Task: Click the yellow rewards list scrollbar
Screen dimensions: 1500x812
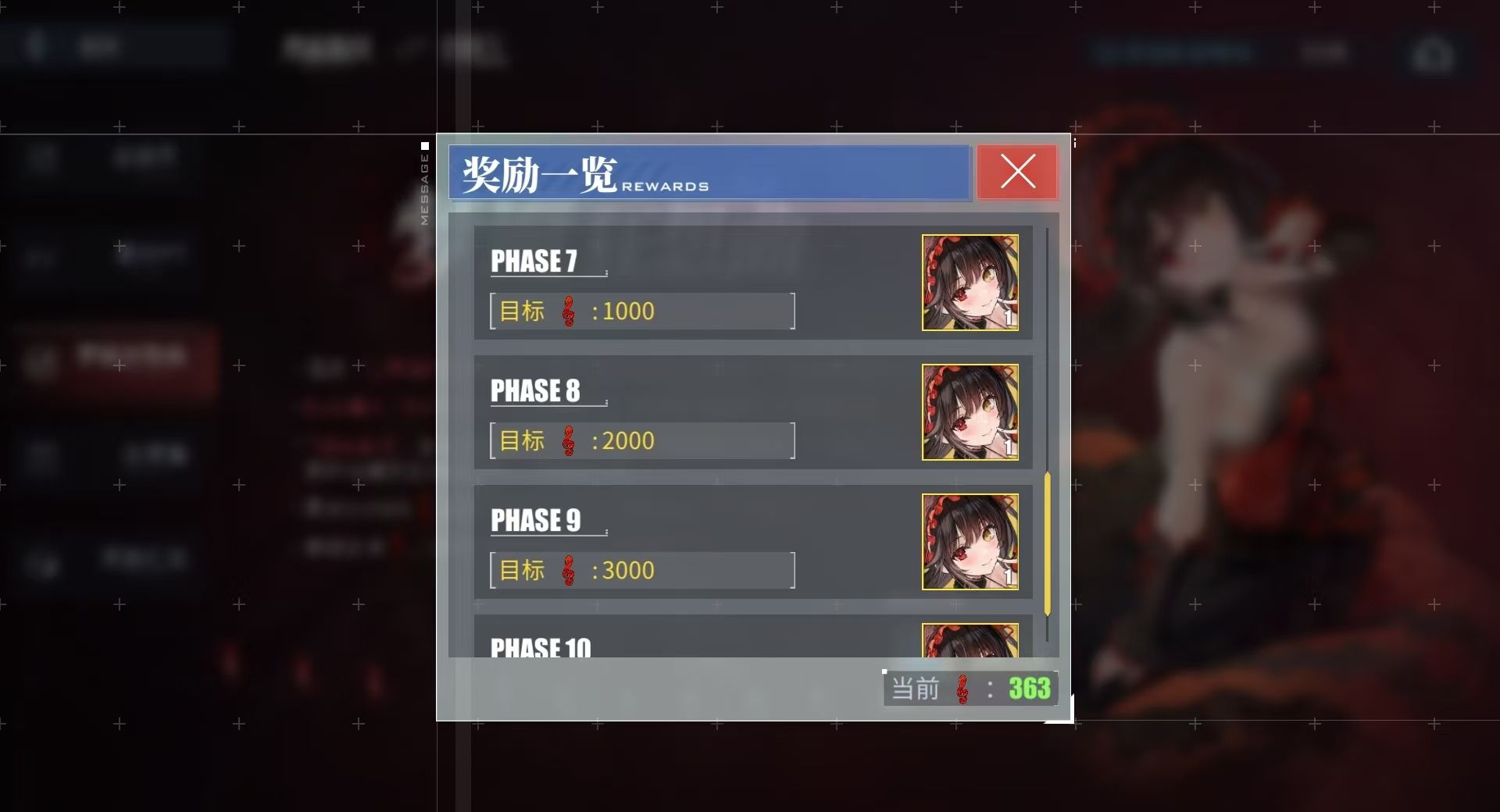Action: pos(1047,543)
